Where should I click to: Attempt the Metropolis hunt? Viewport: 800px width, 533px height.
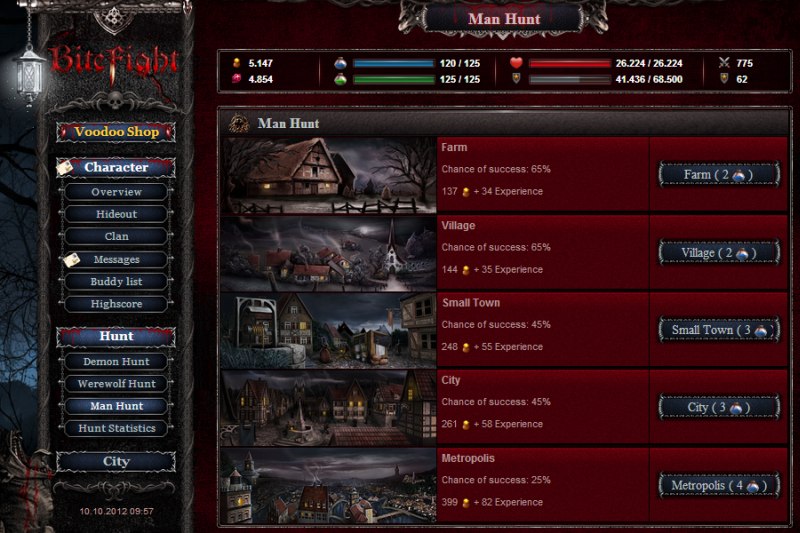pos(718,486)
